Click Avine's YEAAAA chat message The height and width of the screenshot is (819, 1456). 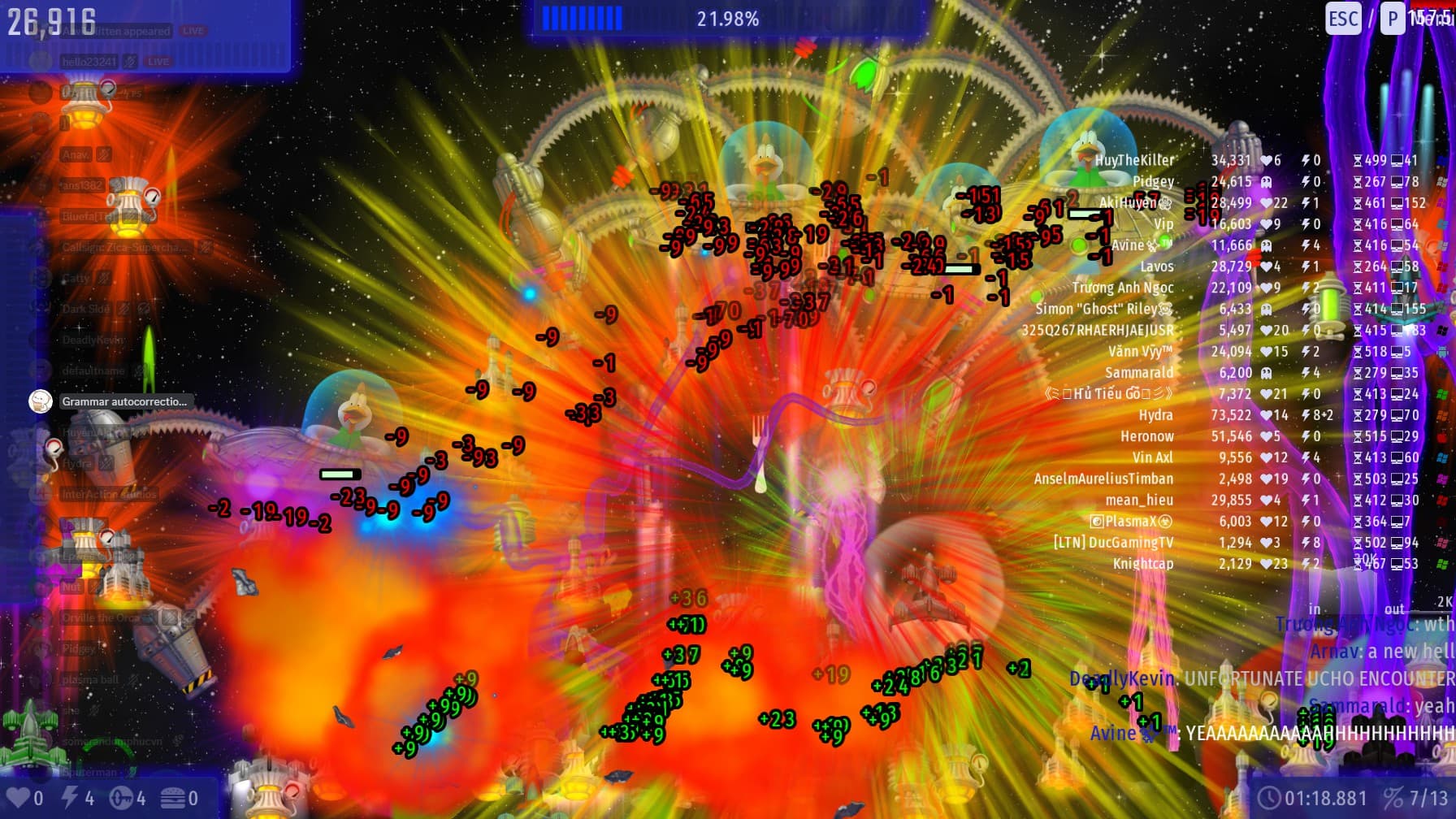click(1316, 734)
